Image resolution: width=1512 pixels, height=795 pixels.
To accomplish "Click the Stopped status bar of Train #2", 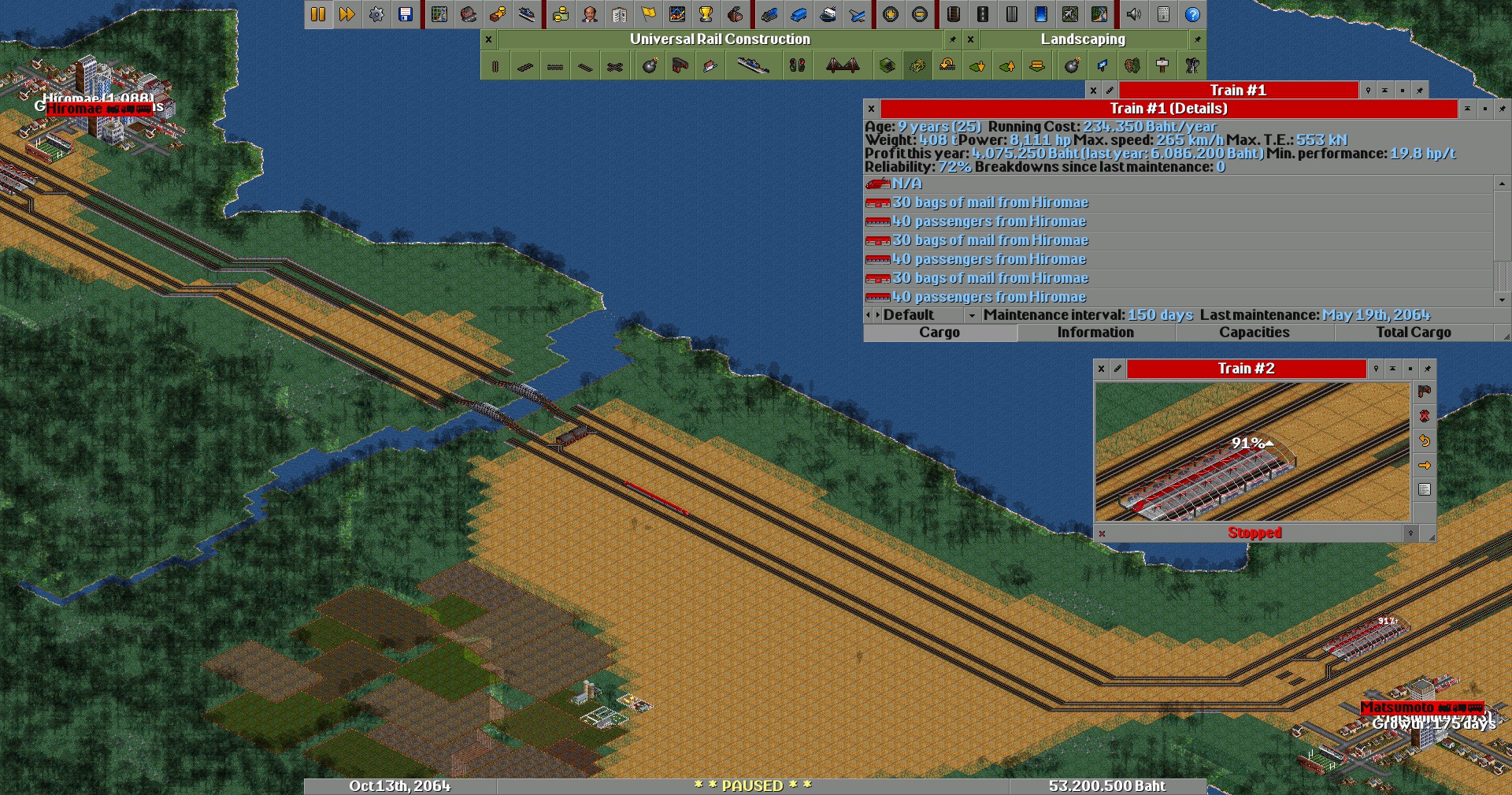I will [1254, 533].
